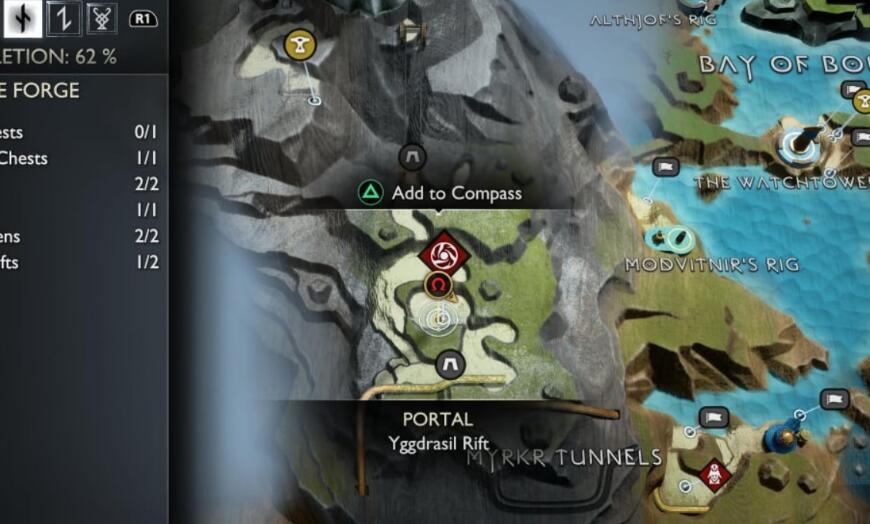Pick the red diamond marker near Myrkr Tunnels
This screenshot has height=524, width=870.
[711, 473]
